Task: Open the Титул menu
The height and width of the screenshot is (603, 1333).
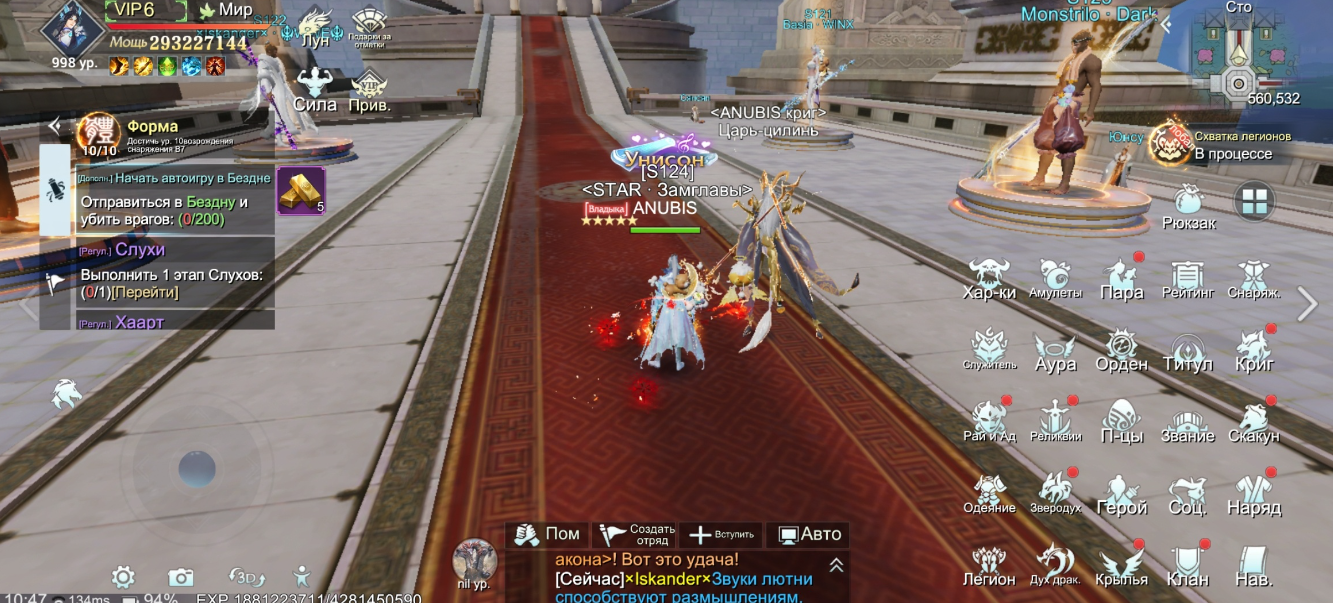Action: [1188, 351]
